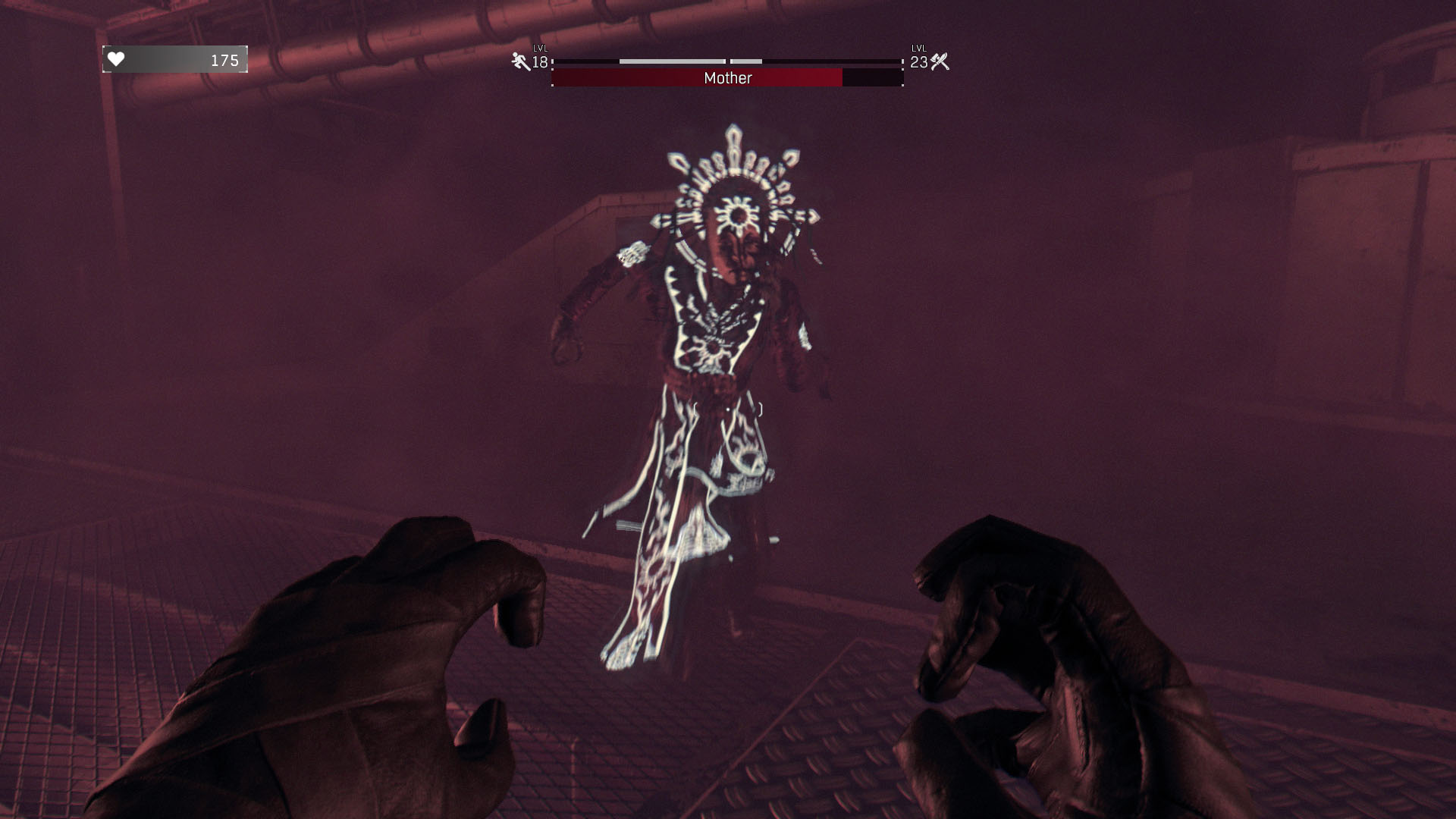Screen dimensions: 1456x819
Task: Select the power crossed-tools level icon
Action: pos(940,62)
